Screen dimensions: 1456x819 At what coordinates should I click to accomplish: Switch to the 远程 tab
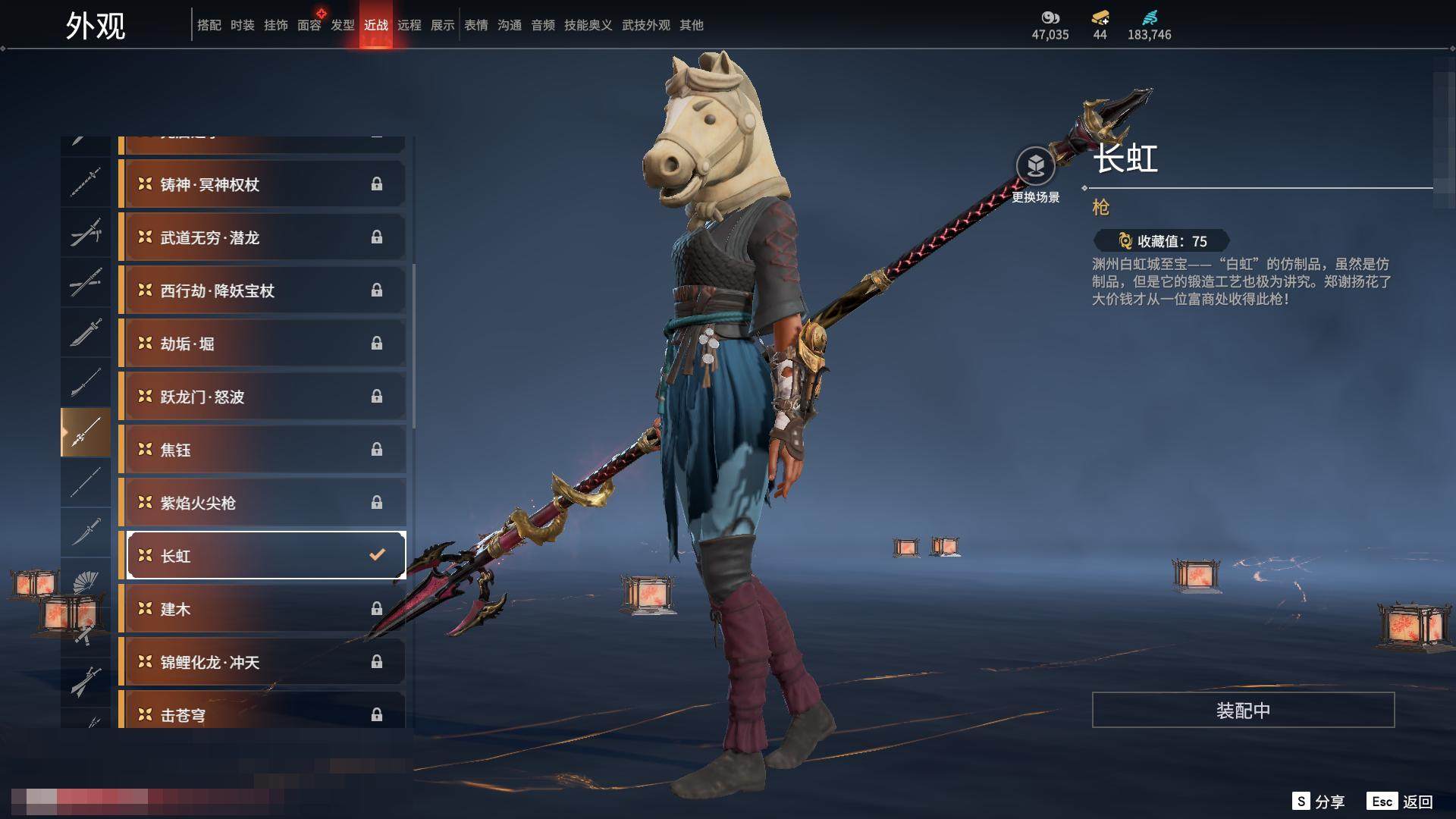click(409, 25)
